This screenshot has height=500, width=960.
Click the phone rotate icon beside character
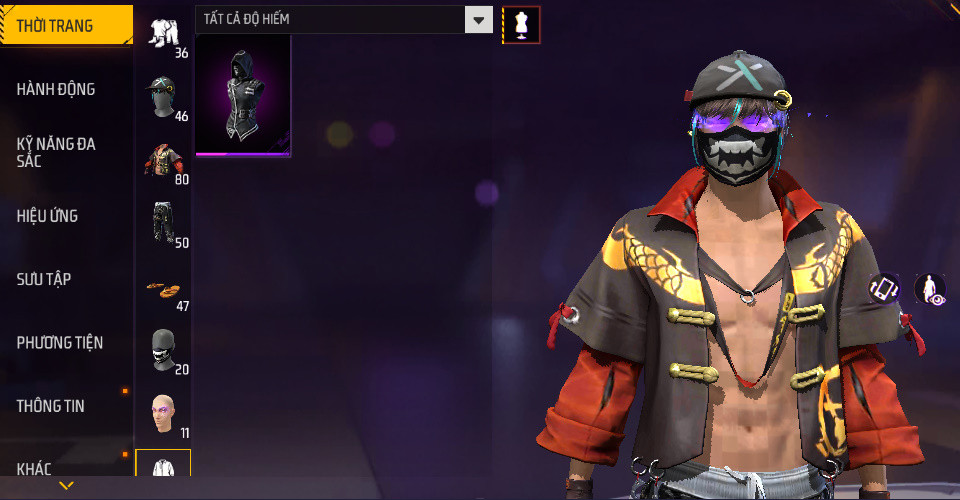(x=884, y=289)
